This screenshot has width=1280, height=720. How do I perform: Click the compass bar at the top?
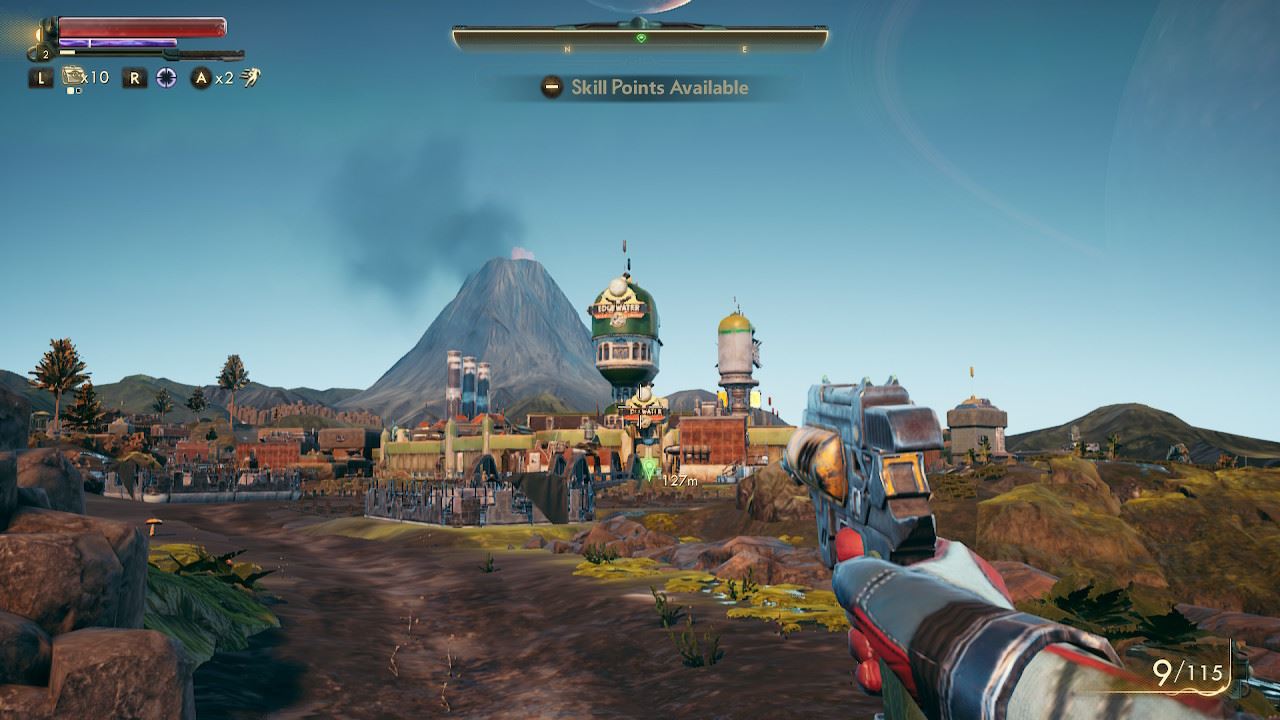pyautogui.click(x=640, y=39)
